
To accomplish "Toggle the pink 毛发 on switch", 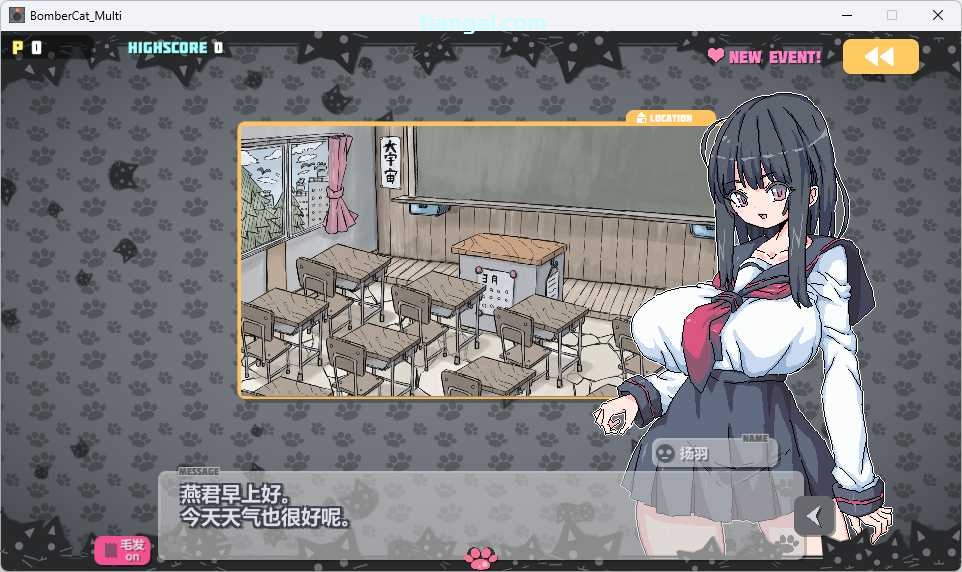I will pyautogui.click(x=123, y=550).
